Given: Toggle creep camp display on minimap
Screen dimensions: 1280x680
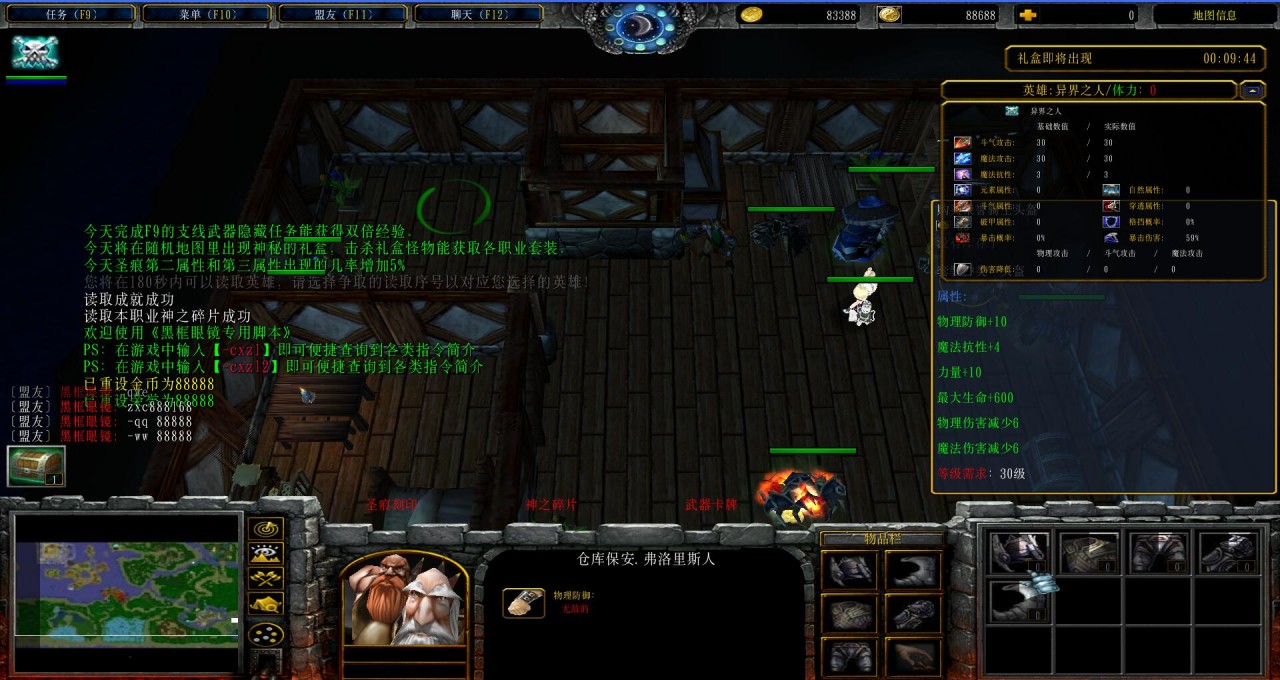Looking at the screenshot, I should click(x=265, y=604).
